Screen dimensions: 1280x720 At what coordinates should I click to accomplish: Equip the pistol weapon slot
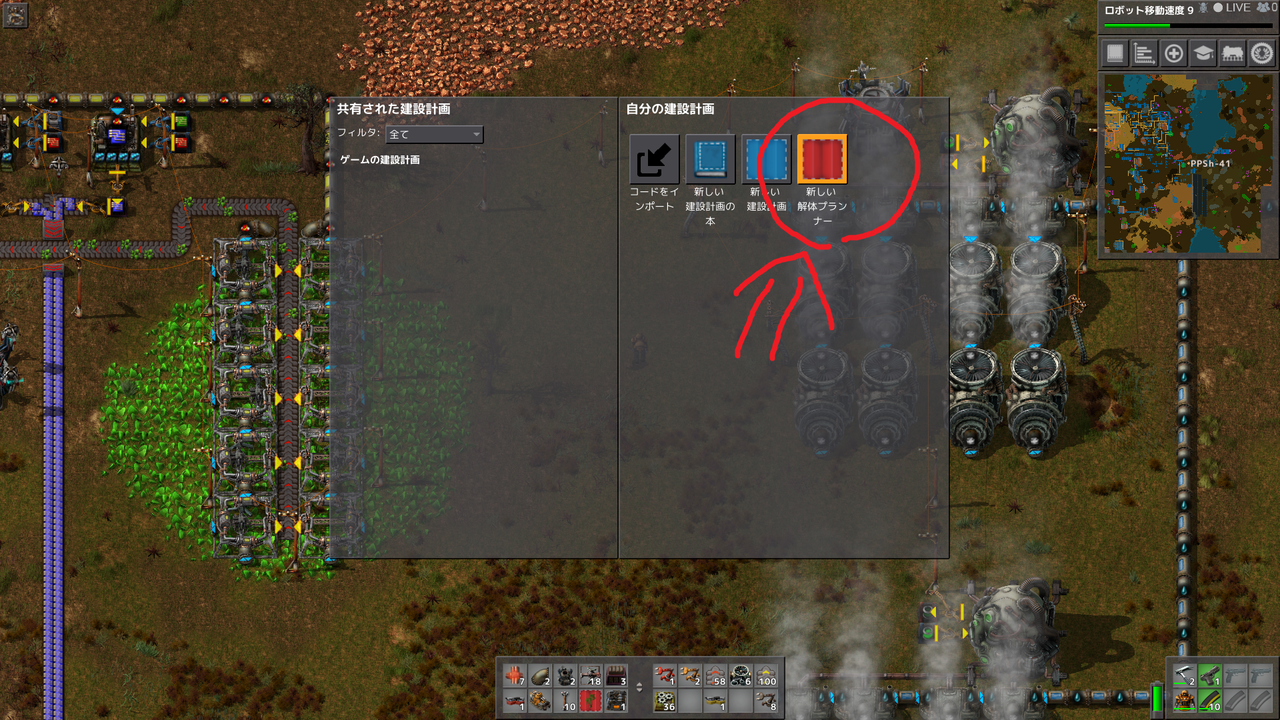(1210, 675)
